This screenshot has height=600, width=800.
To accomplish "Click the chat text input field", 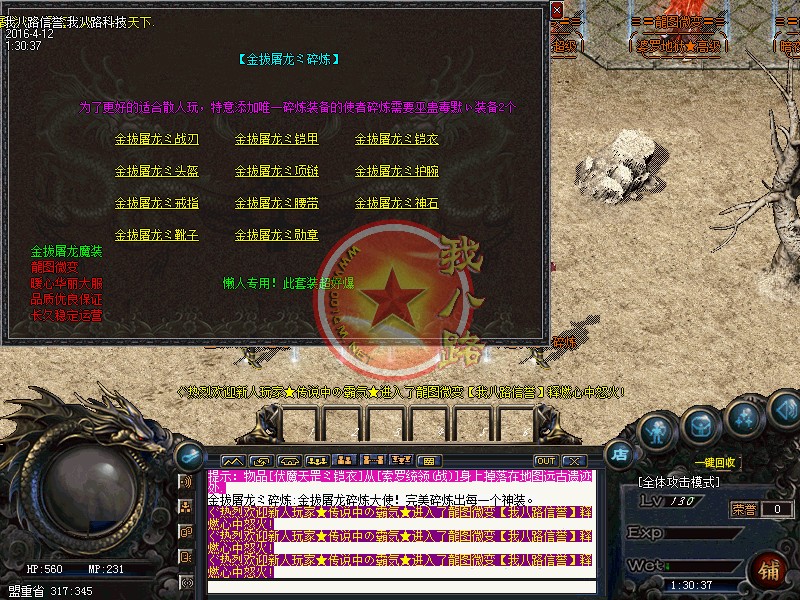I will click(400, 586).
